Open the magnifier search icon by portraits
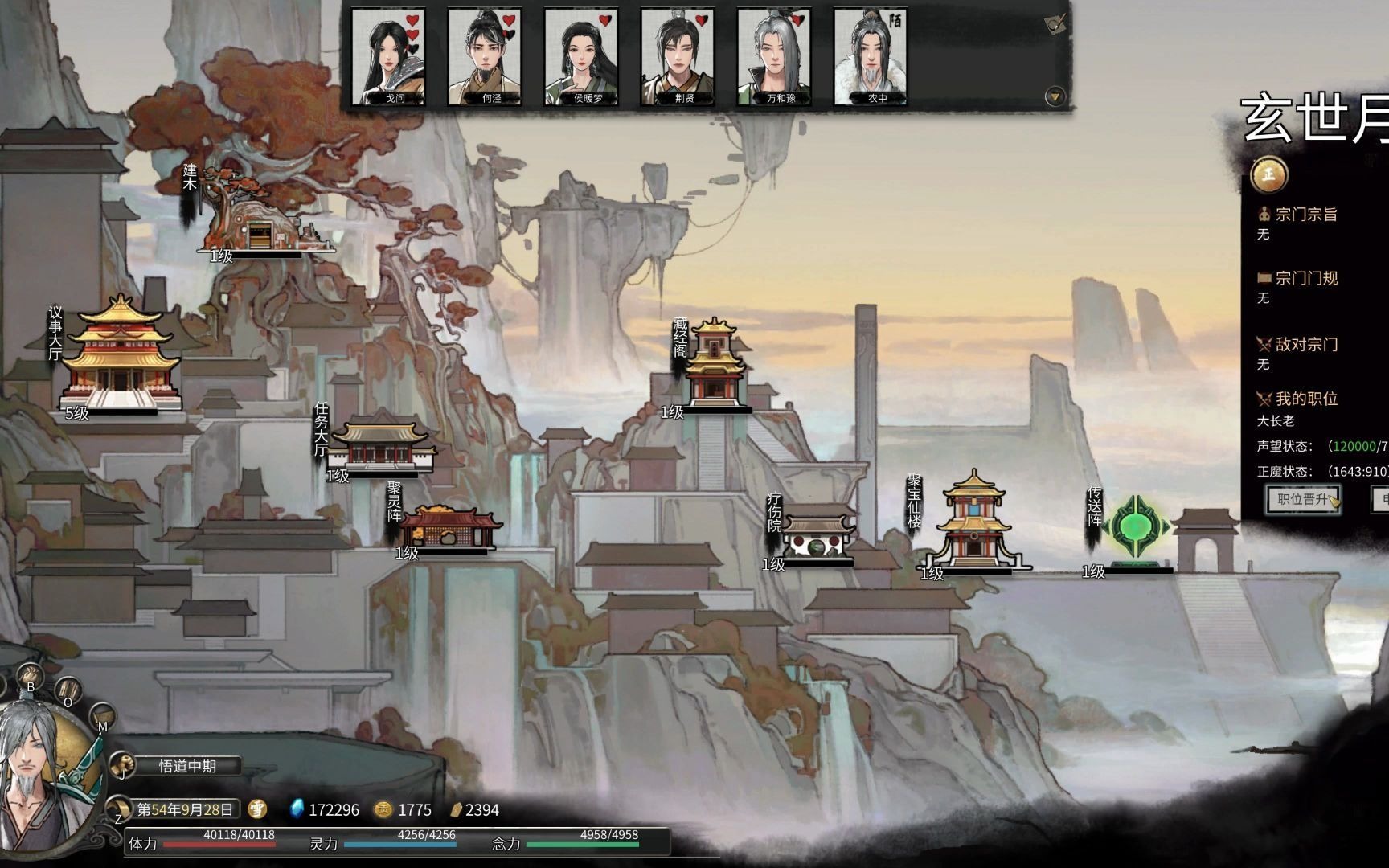 pyautogui.click(x=1055, y=24)
